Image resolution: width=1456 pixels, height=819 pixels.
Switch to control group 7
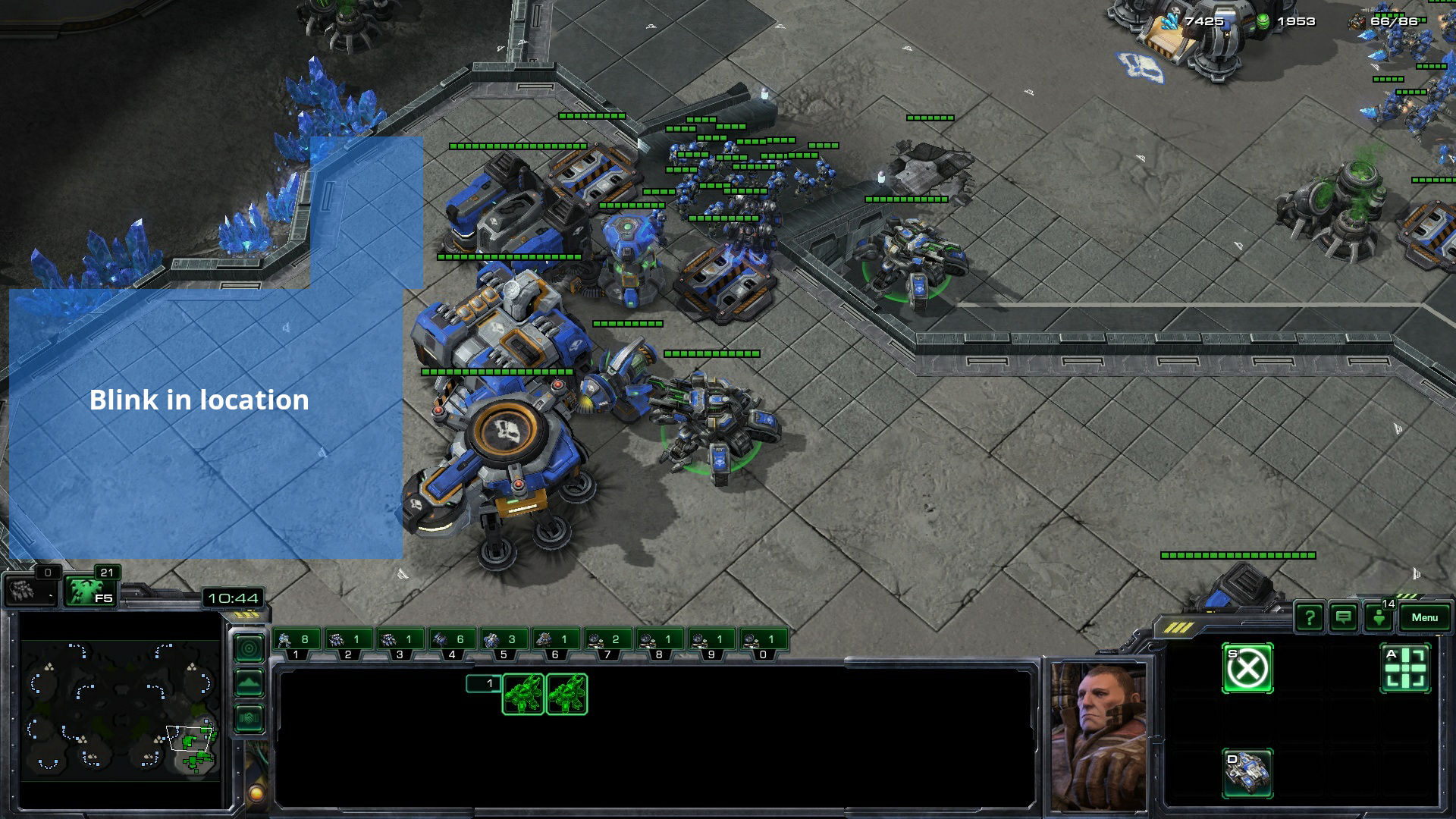point(607,644)
